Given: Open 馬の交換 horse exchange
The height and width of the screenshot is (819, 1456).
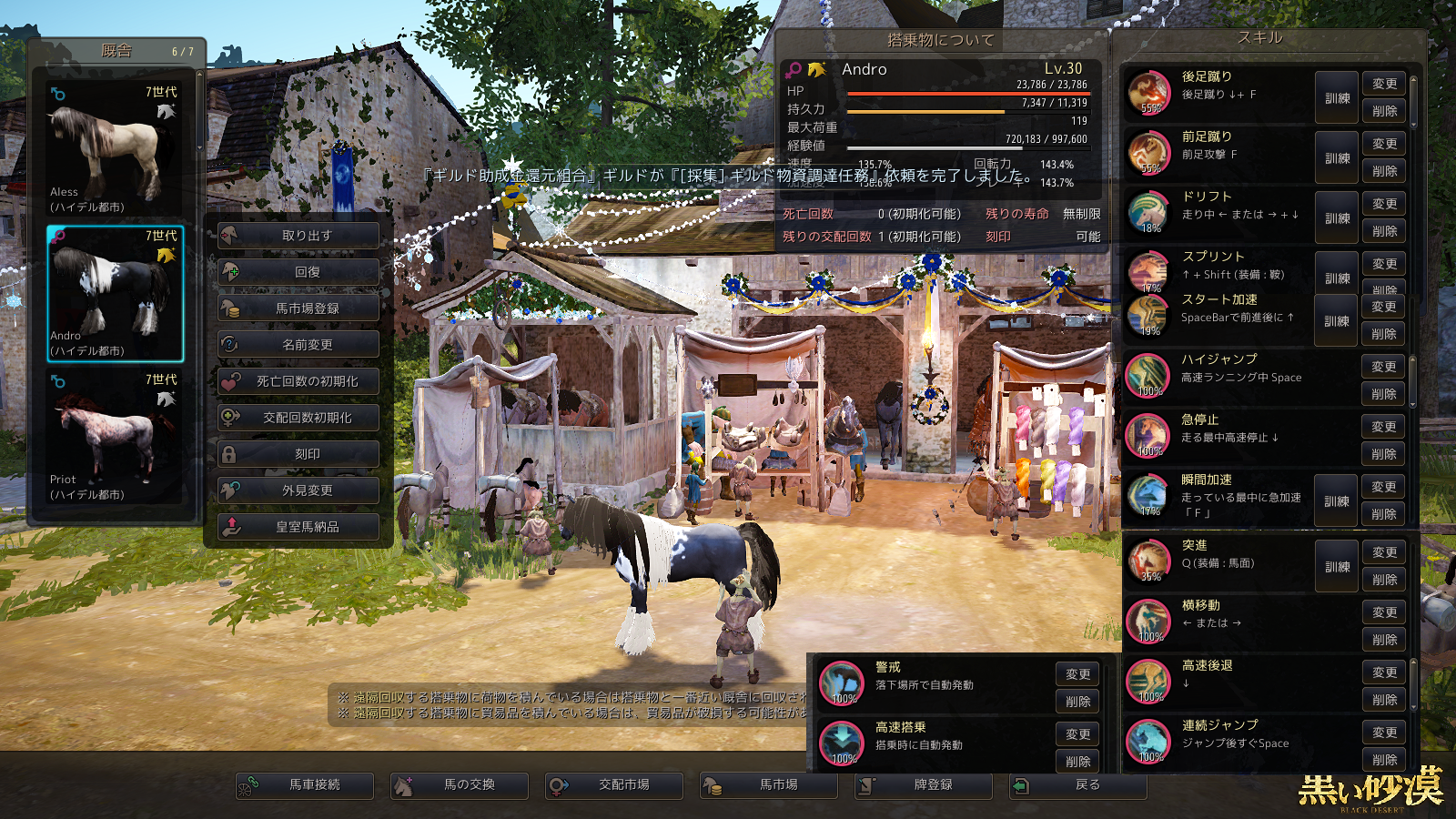Looking at the screenshot, I should click(x=460, y=785).
